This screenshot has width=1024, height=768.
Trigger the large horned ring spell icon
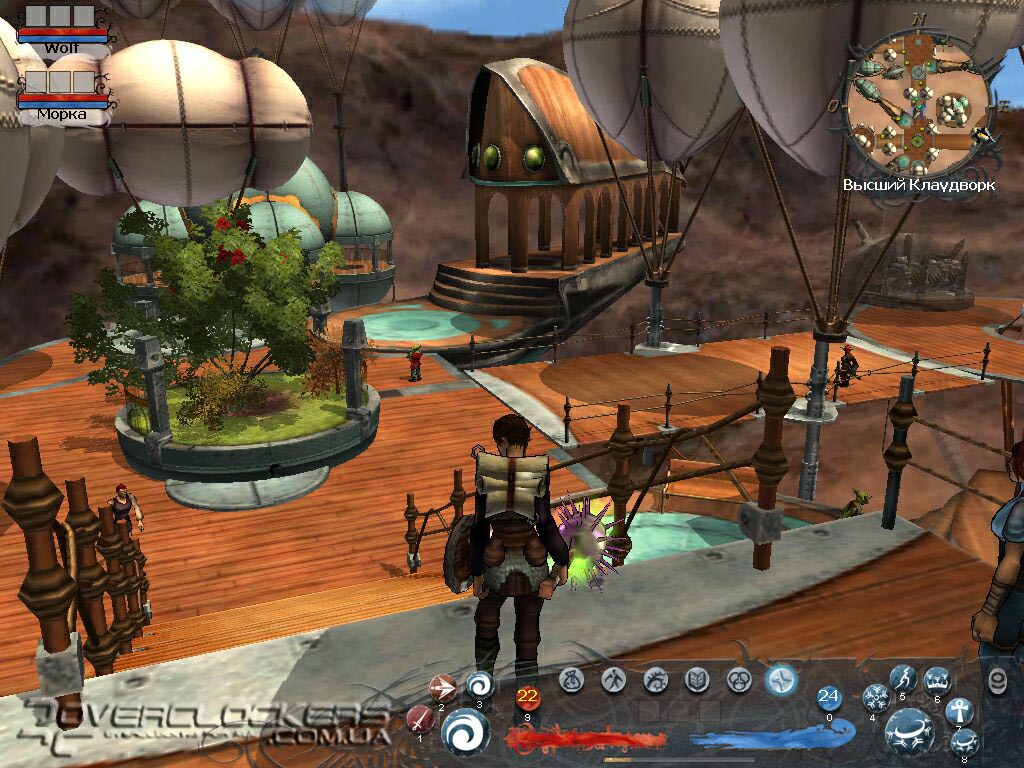point(910,731)
